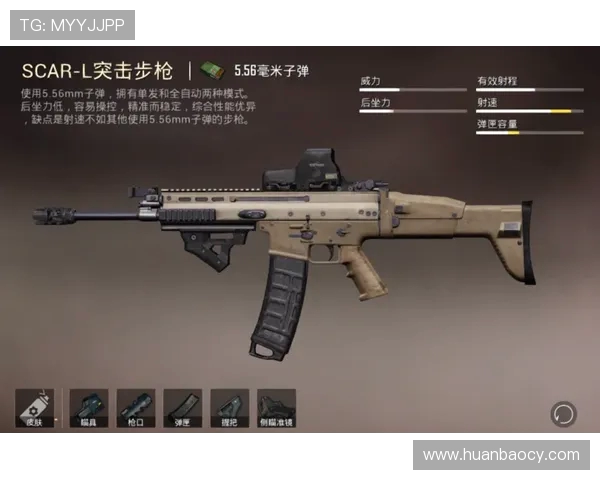The width and height of the screenshot is (600, 480).
Task: Click the circular reset rotation button
Action: click(x=563, y=413)
